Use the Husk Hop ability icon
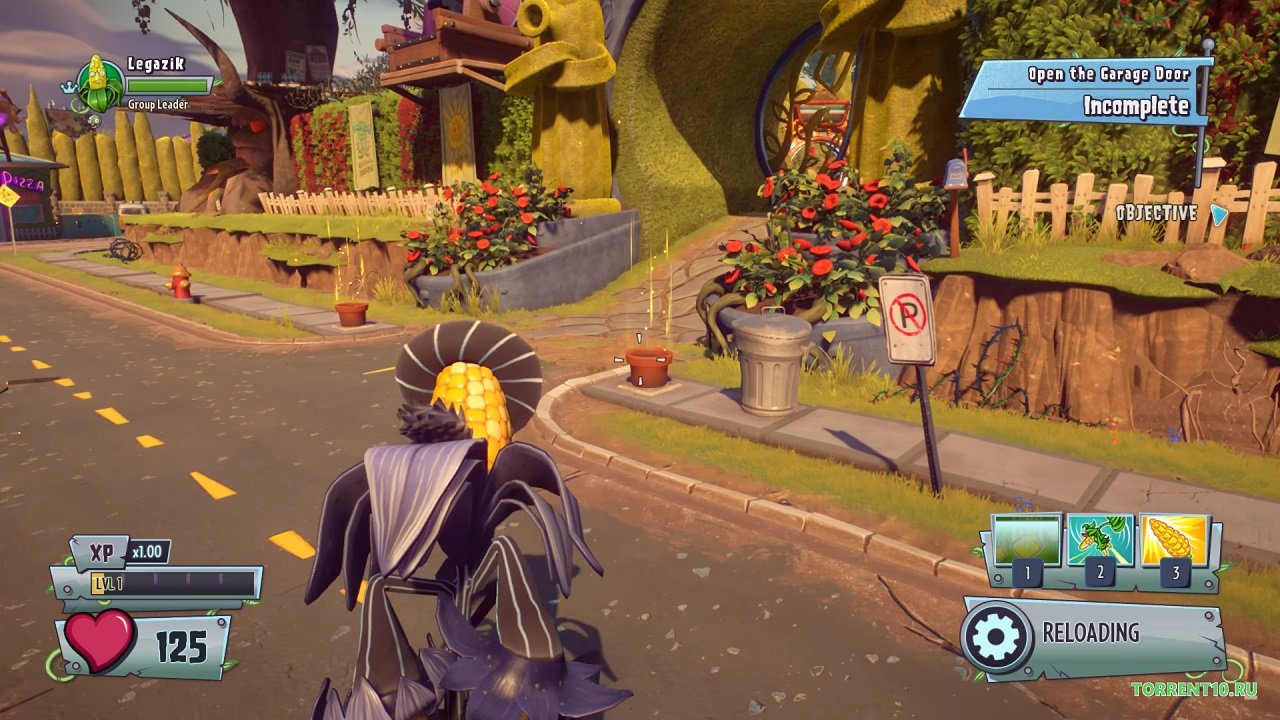This screenshot has width=1280, height=720. click(x=1100, y=541)
